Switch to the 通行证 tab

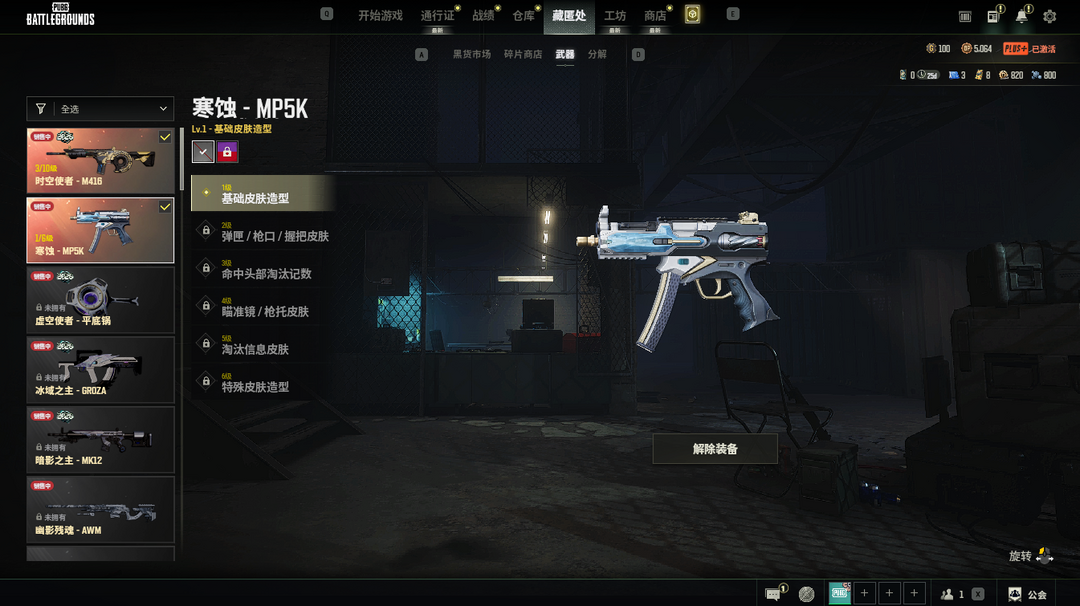pyautogui.click(x=437, y=16)
